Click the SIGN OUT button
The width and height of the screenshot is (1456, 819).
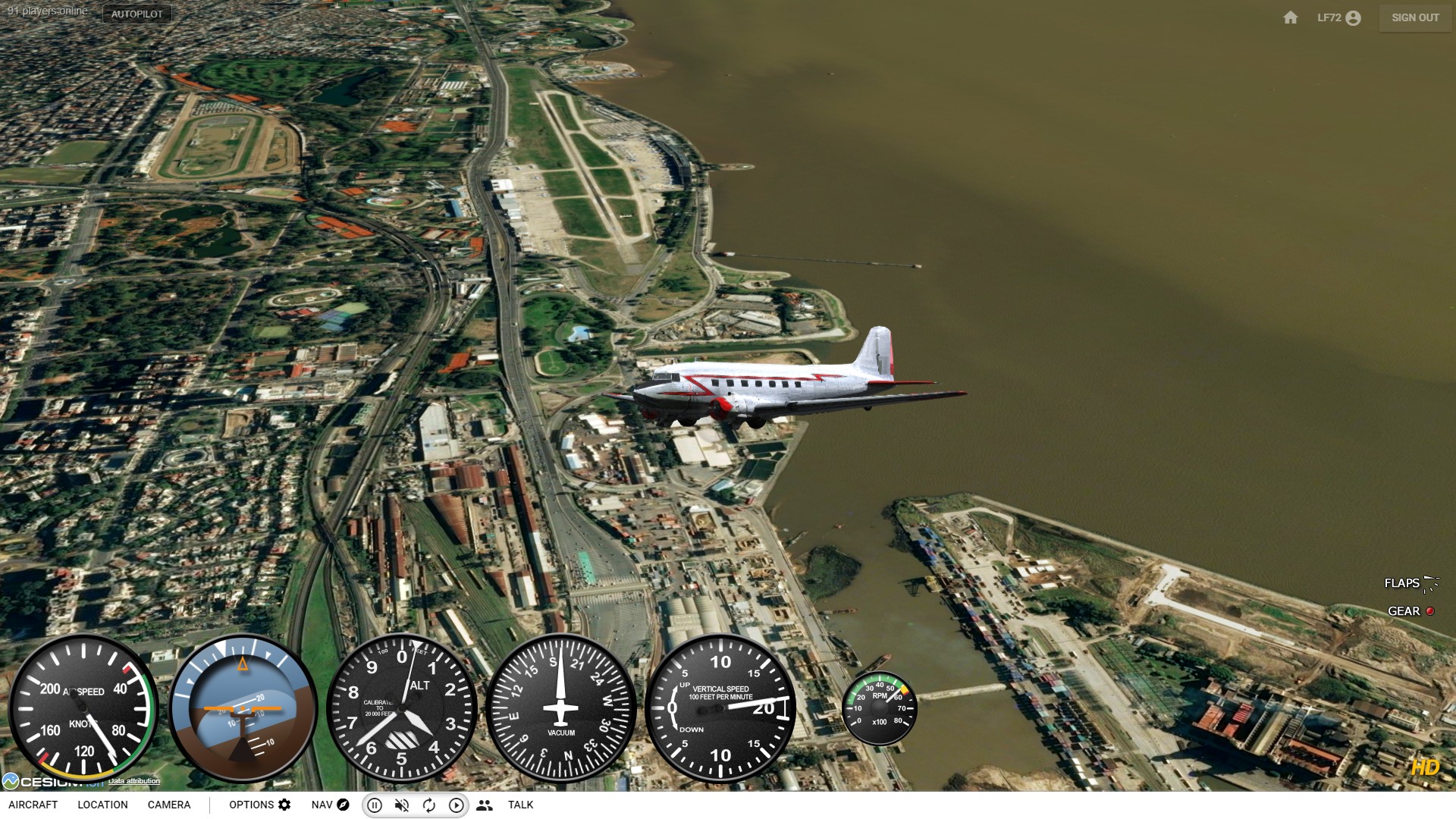point(1414,17)
